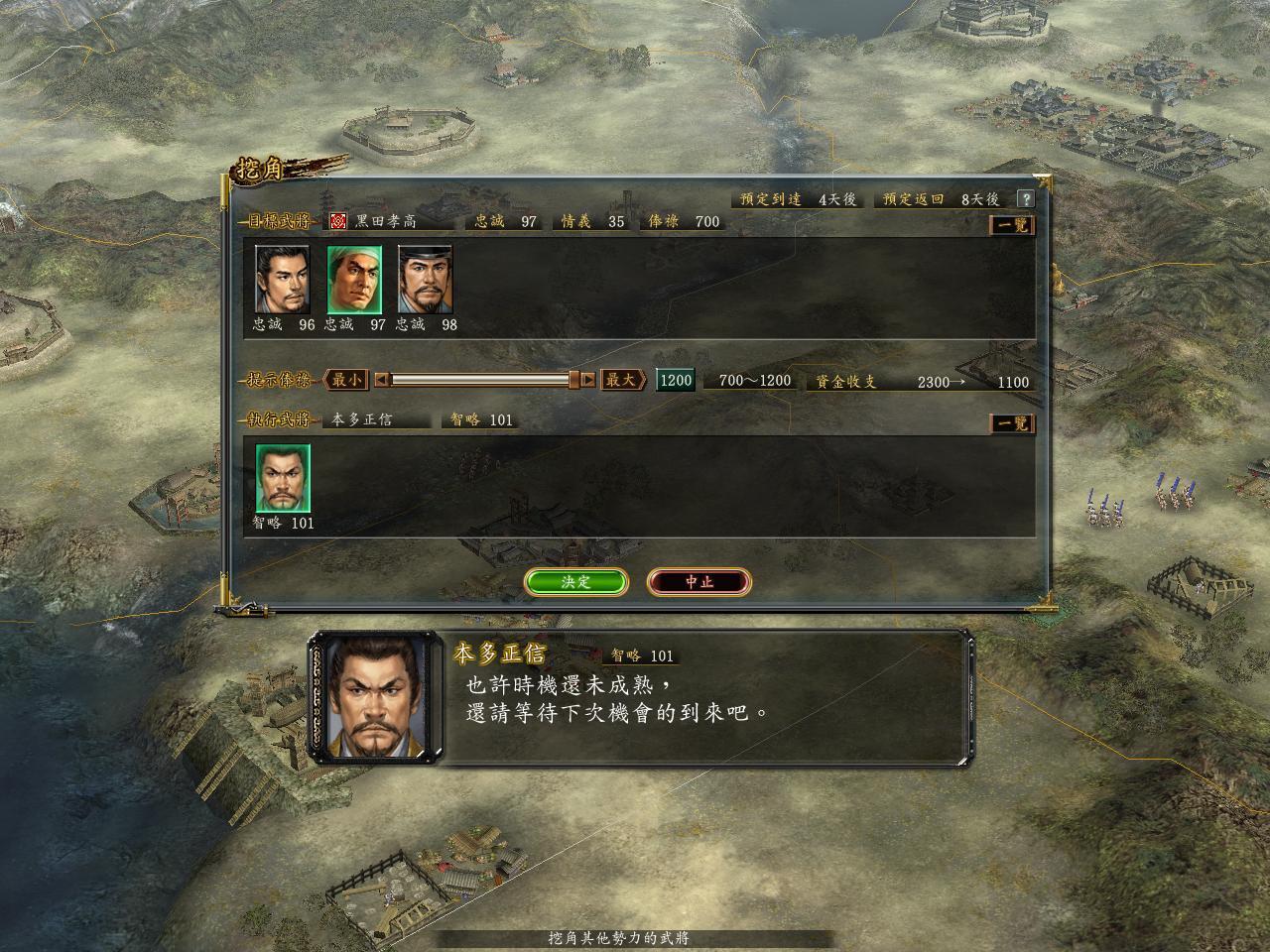1270x952 pixels.
Task: Click the salary slider's left arrow
Action: pos(382,380)
